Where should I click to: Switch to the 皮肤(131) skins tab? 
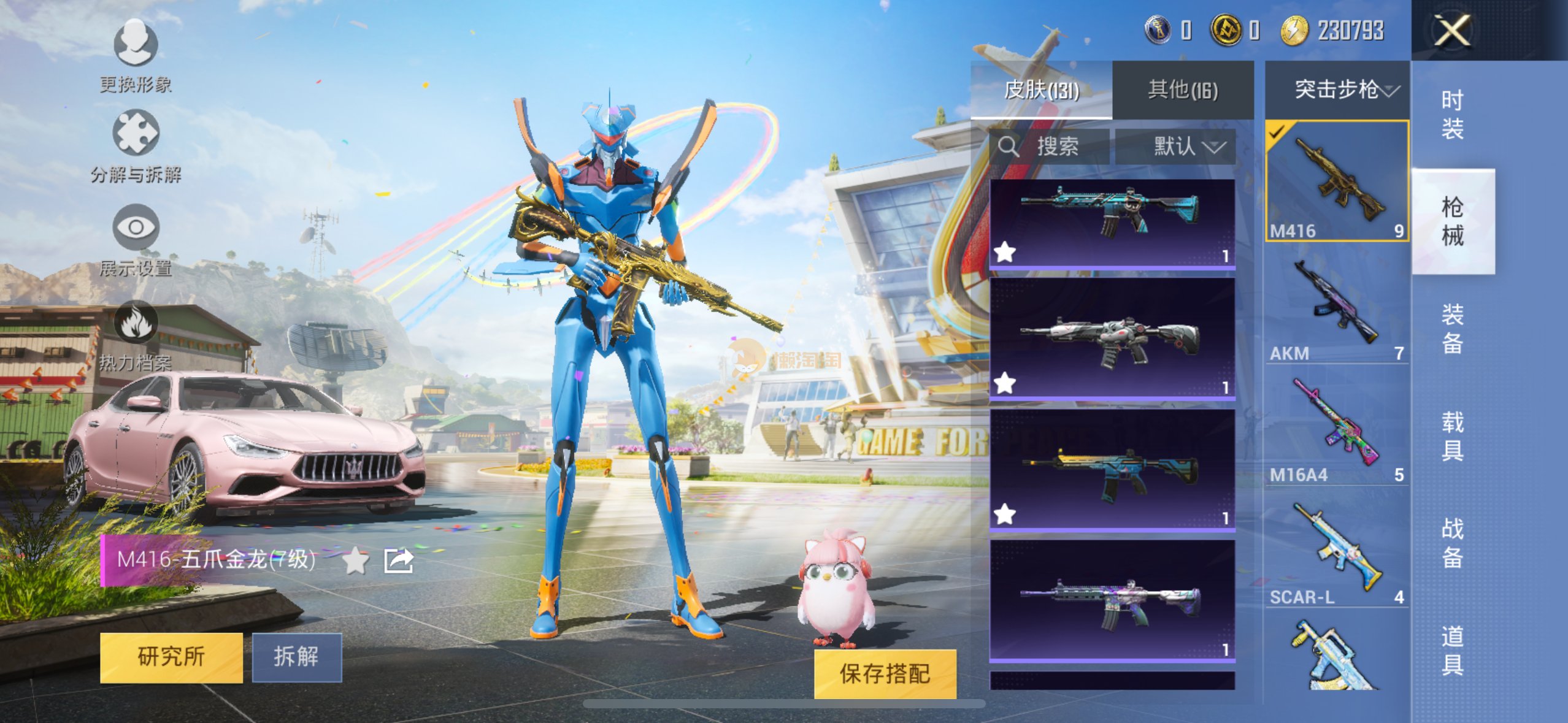[x=1041, y=90]
